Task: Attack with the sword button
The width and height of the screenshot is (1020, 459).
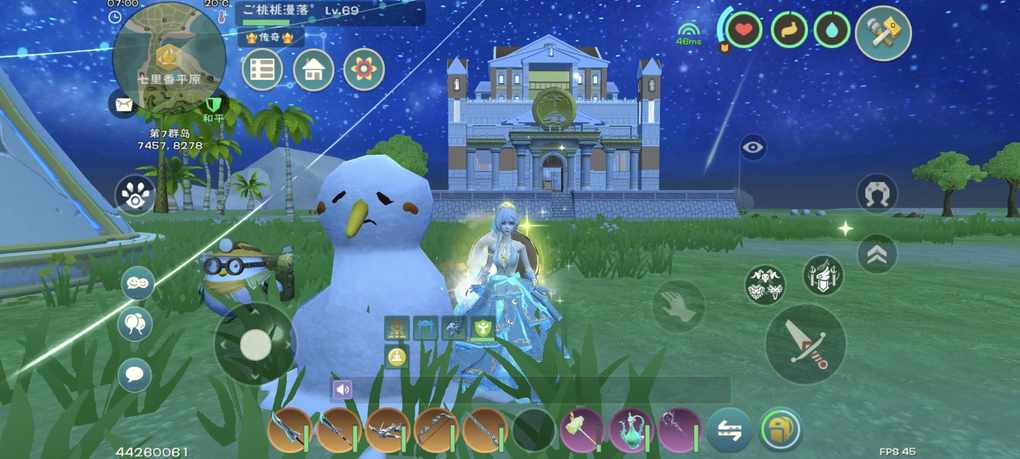Action: pyautogui.click(x=805, y=343)
